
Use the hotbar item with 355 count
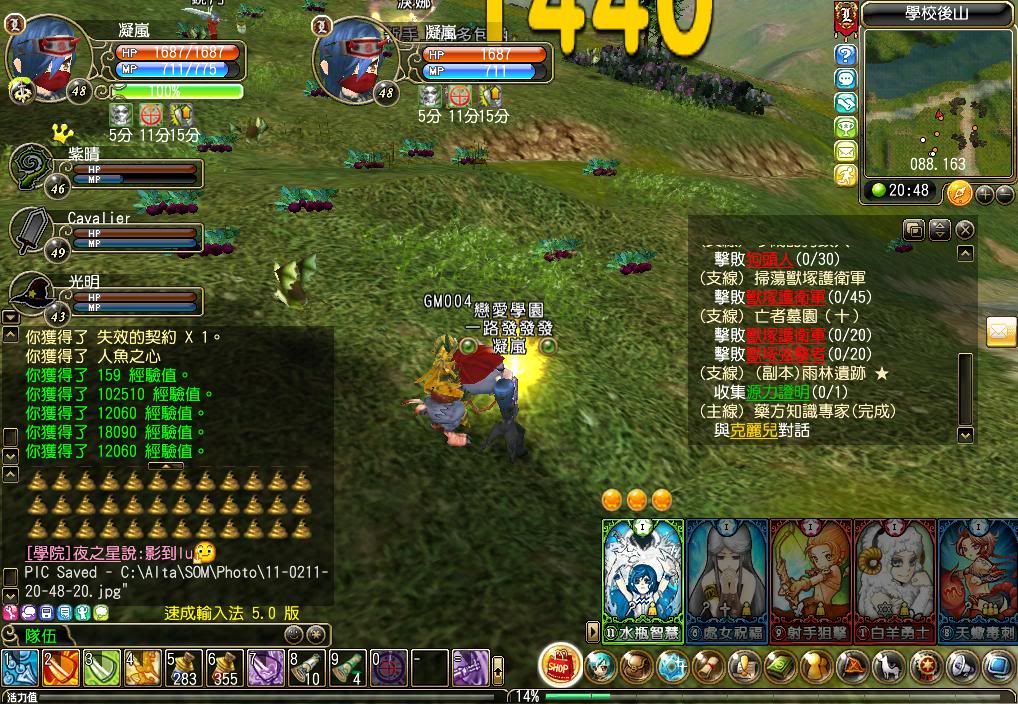223,667
